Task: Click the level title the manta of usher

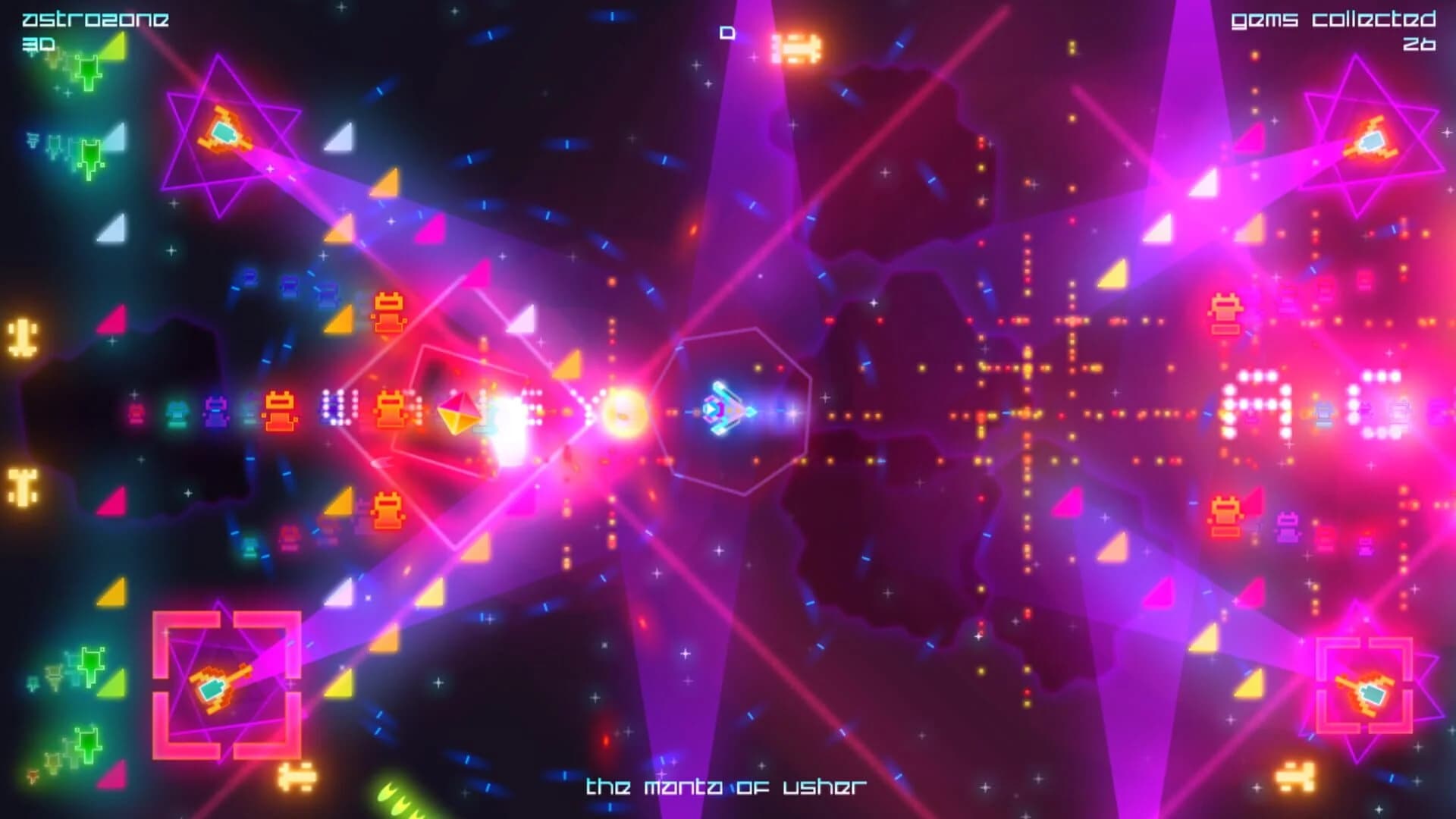Action: (x=728, y=786)
